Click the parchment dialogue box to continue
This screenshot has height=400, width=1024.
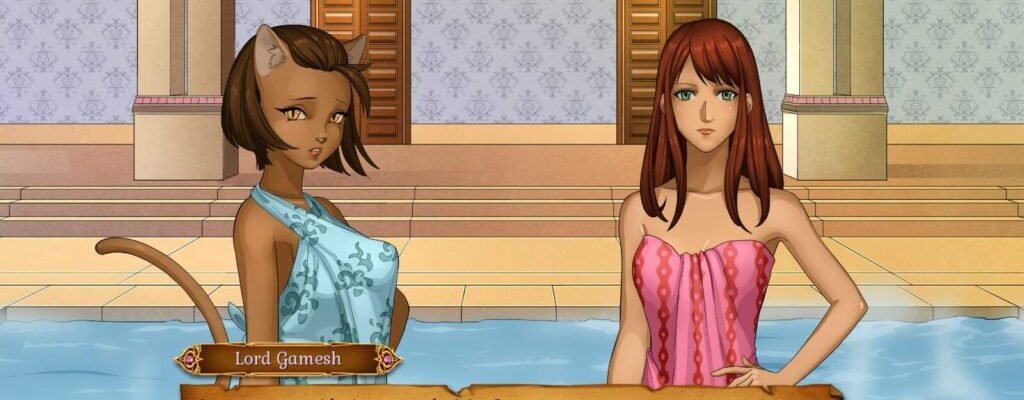(x=510, y=392)
